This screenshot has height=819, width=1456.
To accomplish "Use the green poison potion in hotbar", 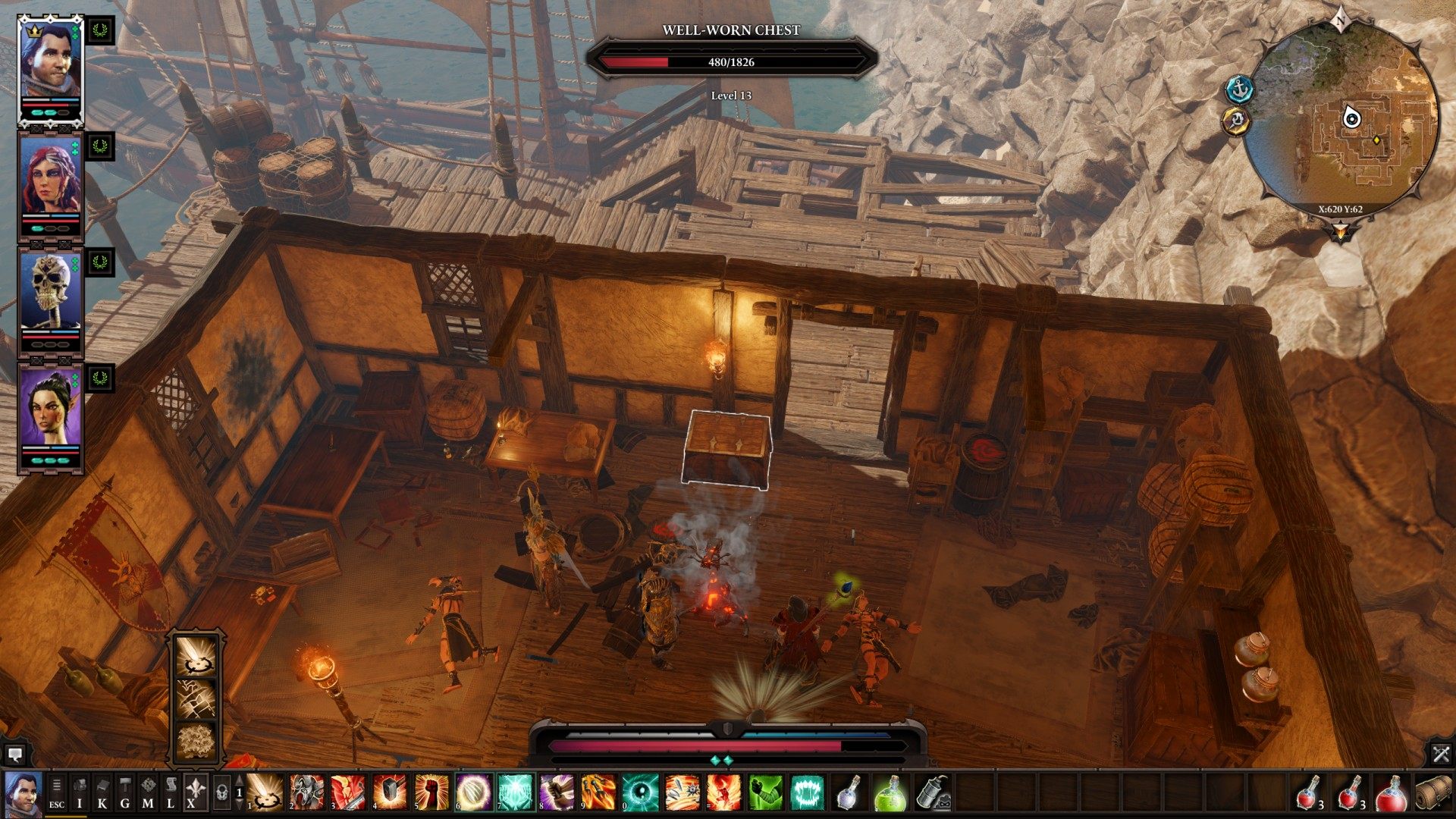I will click(892, 792).
